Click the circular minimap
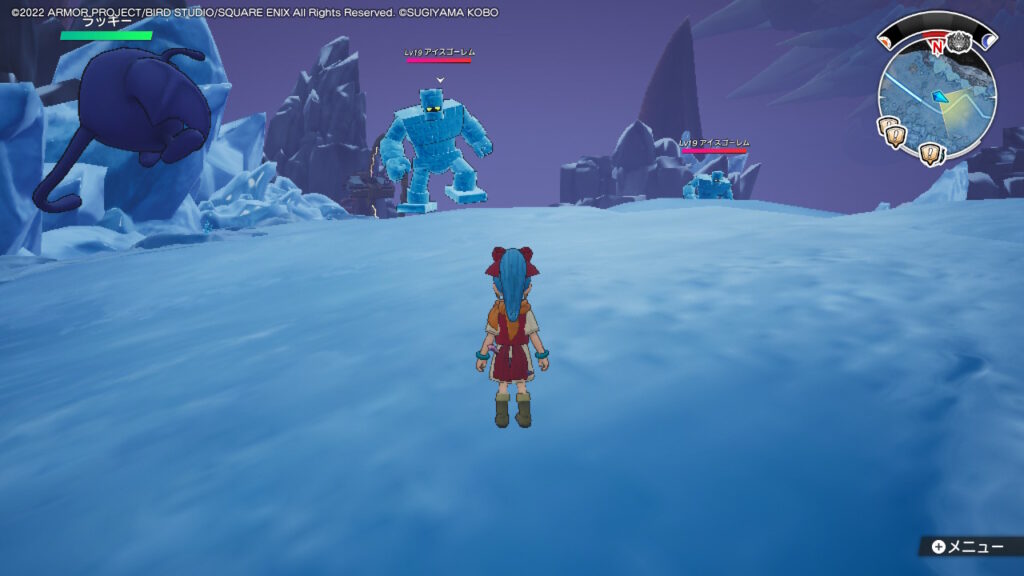The height and width of the screenshot is (576, 1024). pos(936,97)
